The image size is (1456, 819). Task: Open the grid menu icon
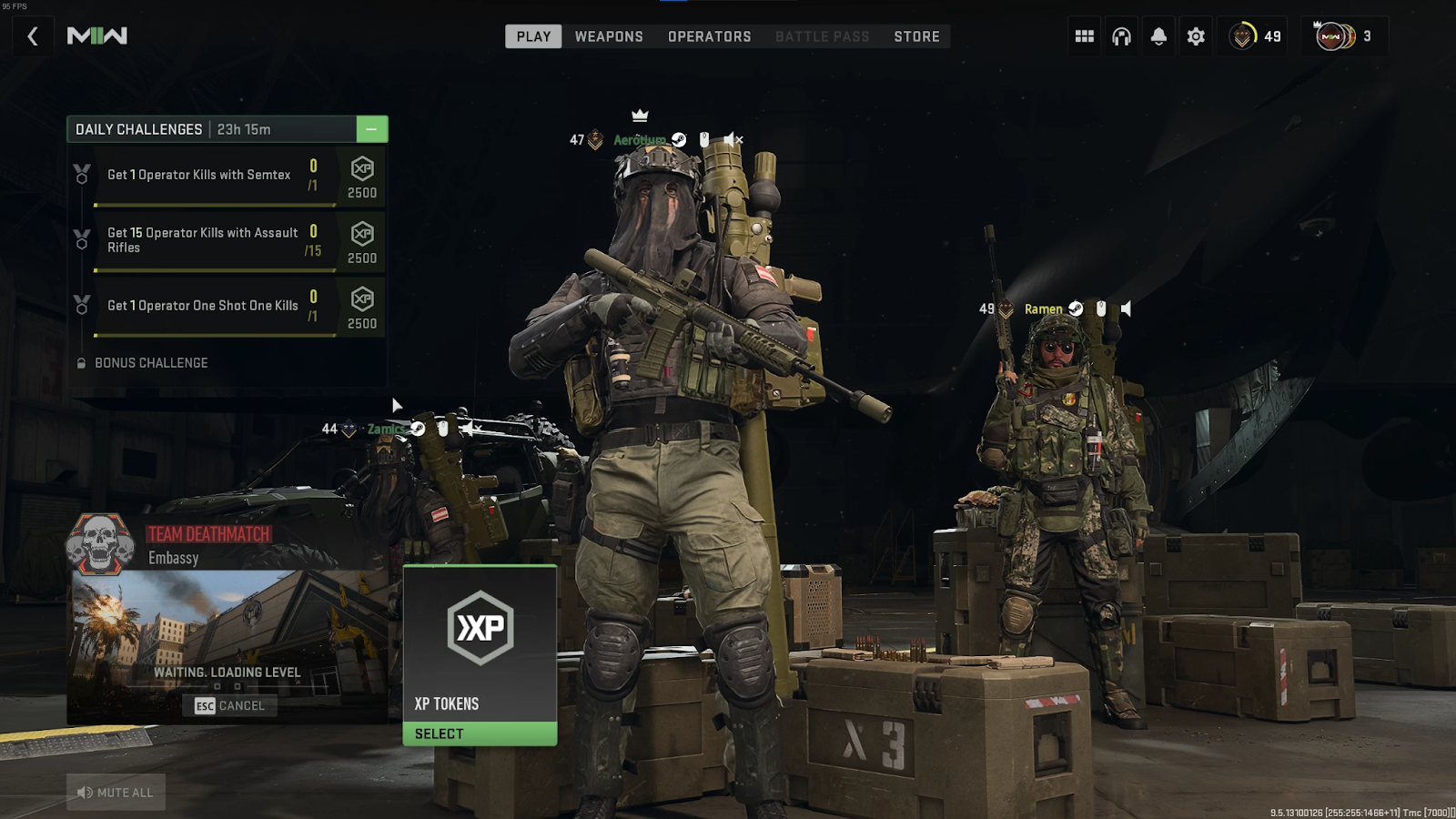(1084, 36)
